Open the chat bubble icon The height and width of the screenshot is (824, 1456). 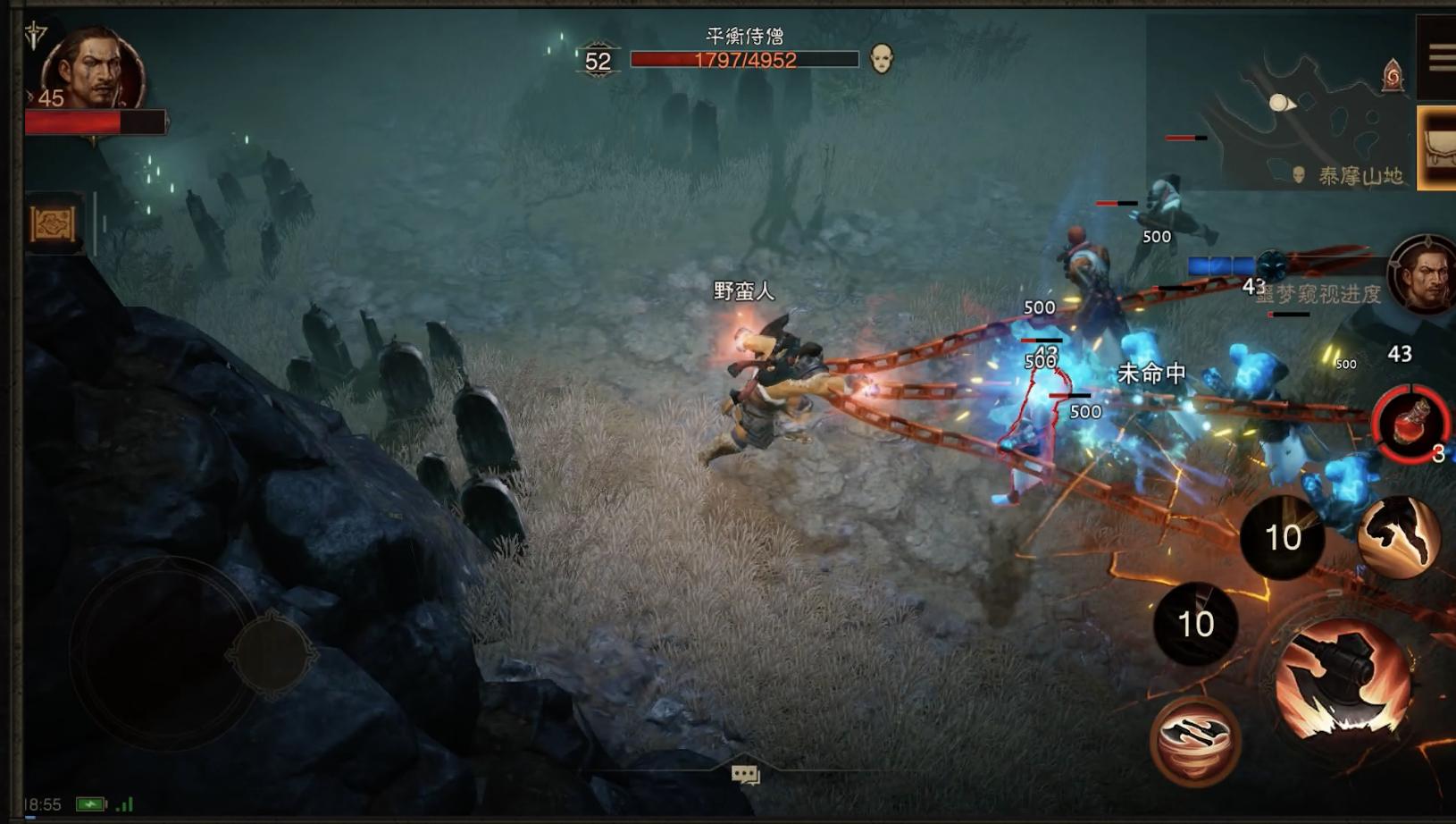coord(745,774)
